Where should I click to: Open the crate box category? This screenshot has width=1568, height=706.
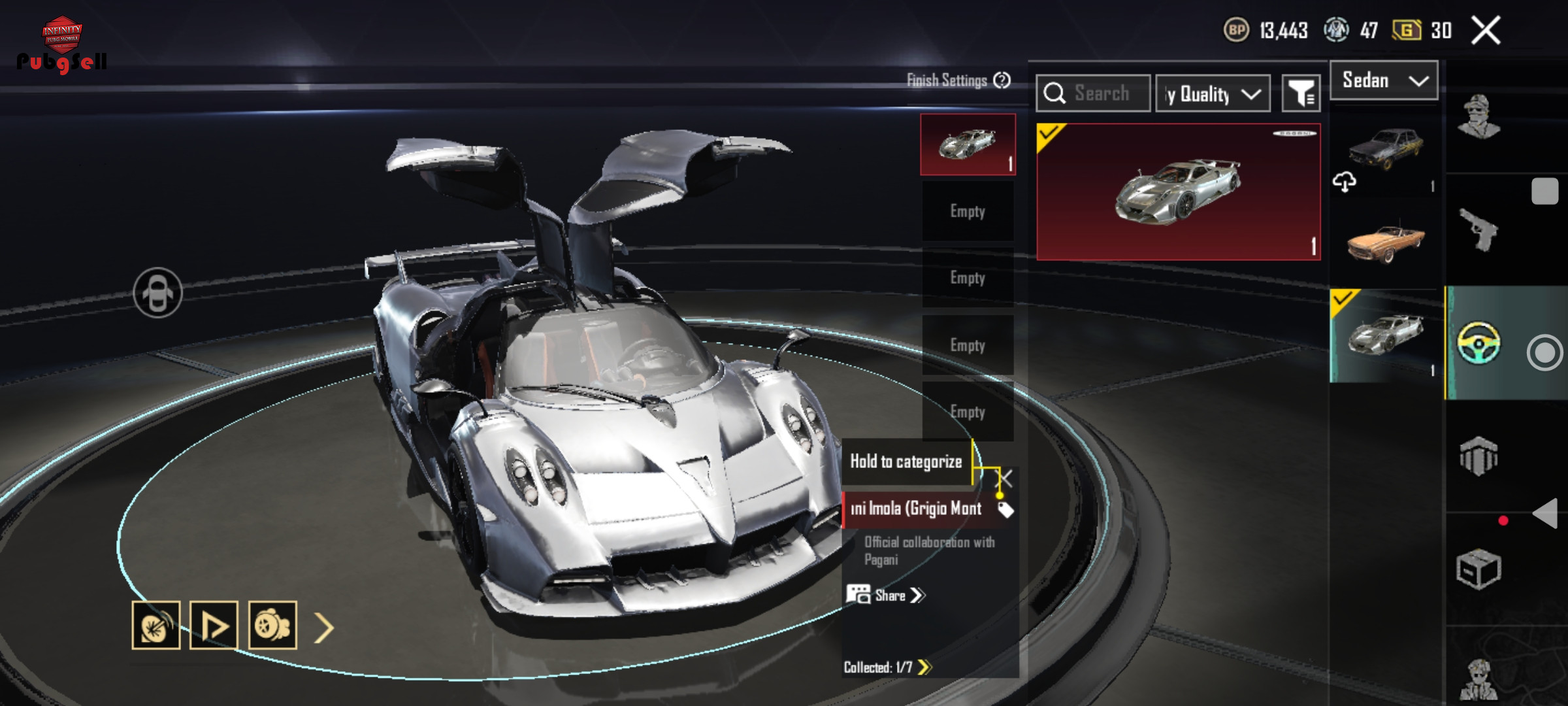1478,569
